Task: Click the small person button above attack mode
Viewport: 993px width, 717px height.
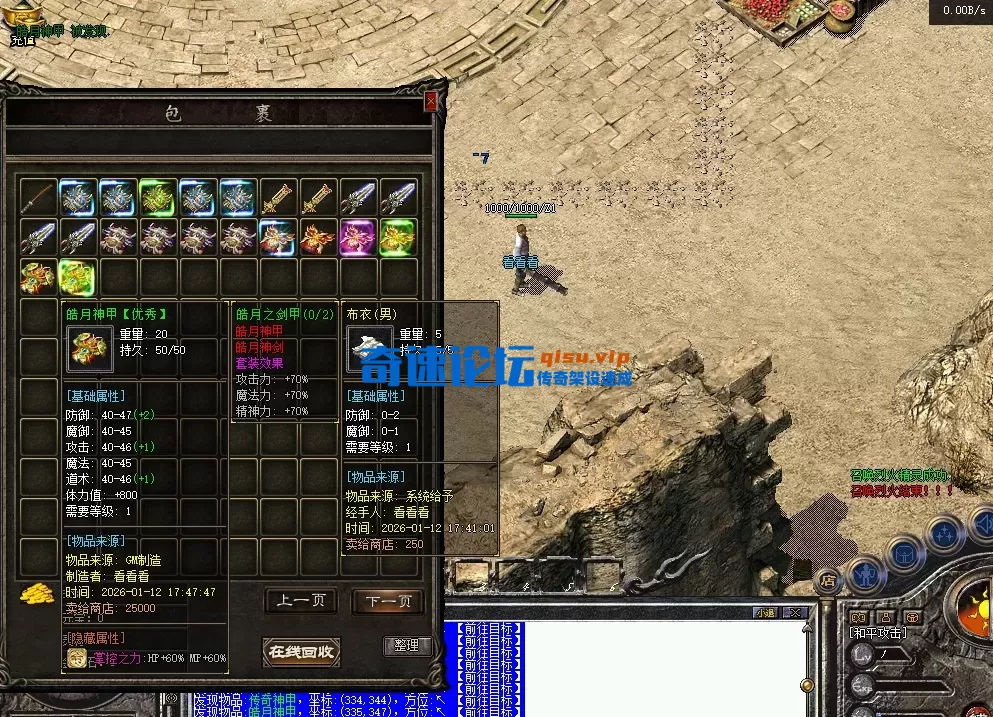Action: (885, 617)
